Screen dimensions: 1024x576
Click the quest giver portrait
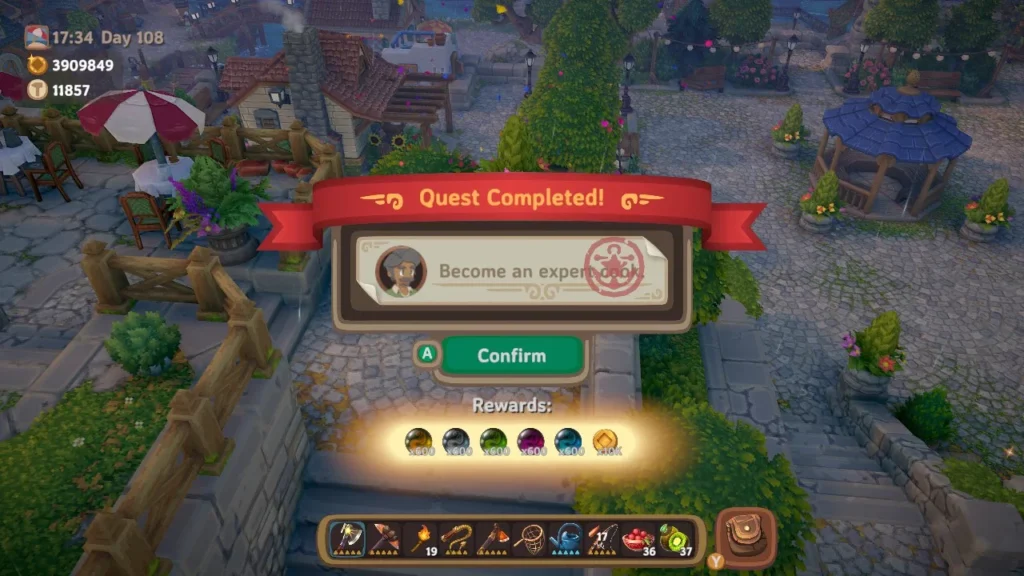401,270
